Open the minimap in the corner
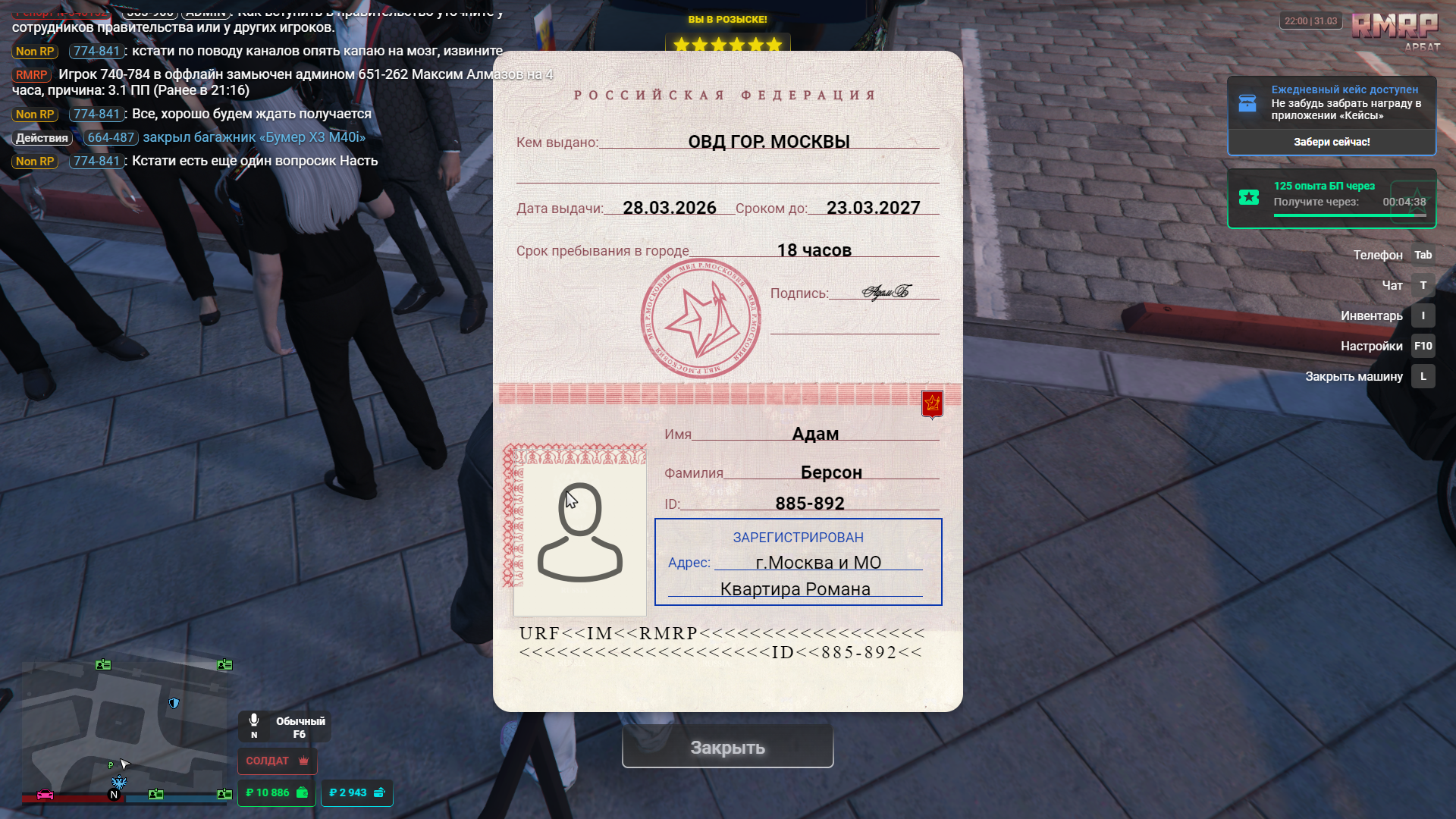Image resolution: width=1456 pixels, height=819 pixels. coord(125,730)
